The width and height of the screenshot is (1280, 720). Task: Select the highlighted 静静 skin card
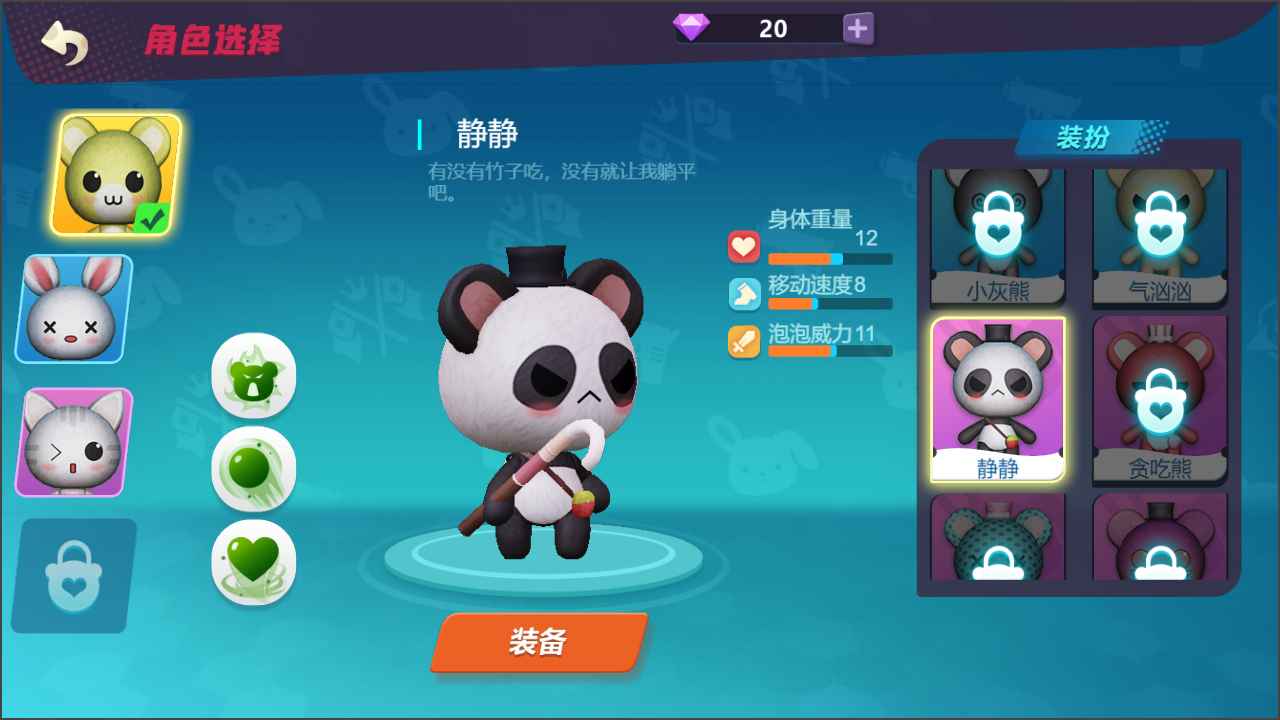pyautogui.click(x=996, y=398)
